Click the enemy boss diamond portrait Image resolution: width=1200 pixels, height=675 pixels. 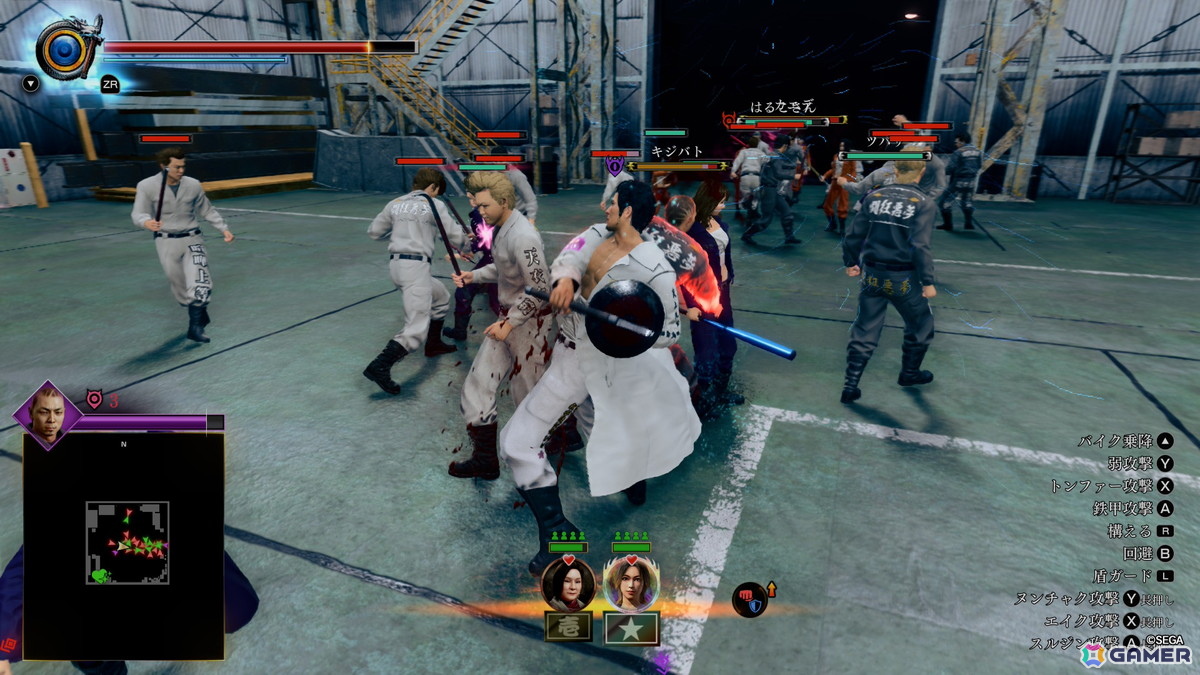click(47, 412)
